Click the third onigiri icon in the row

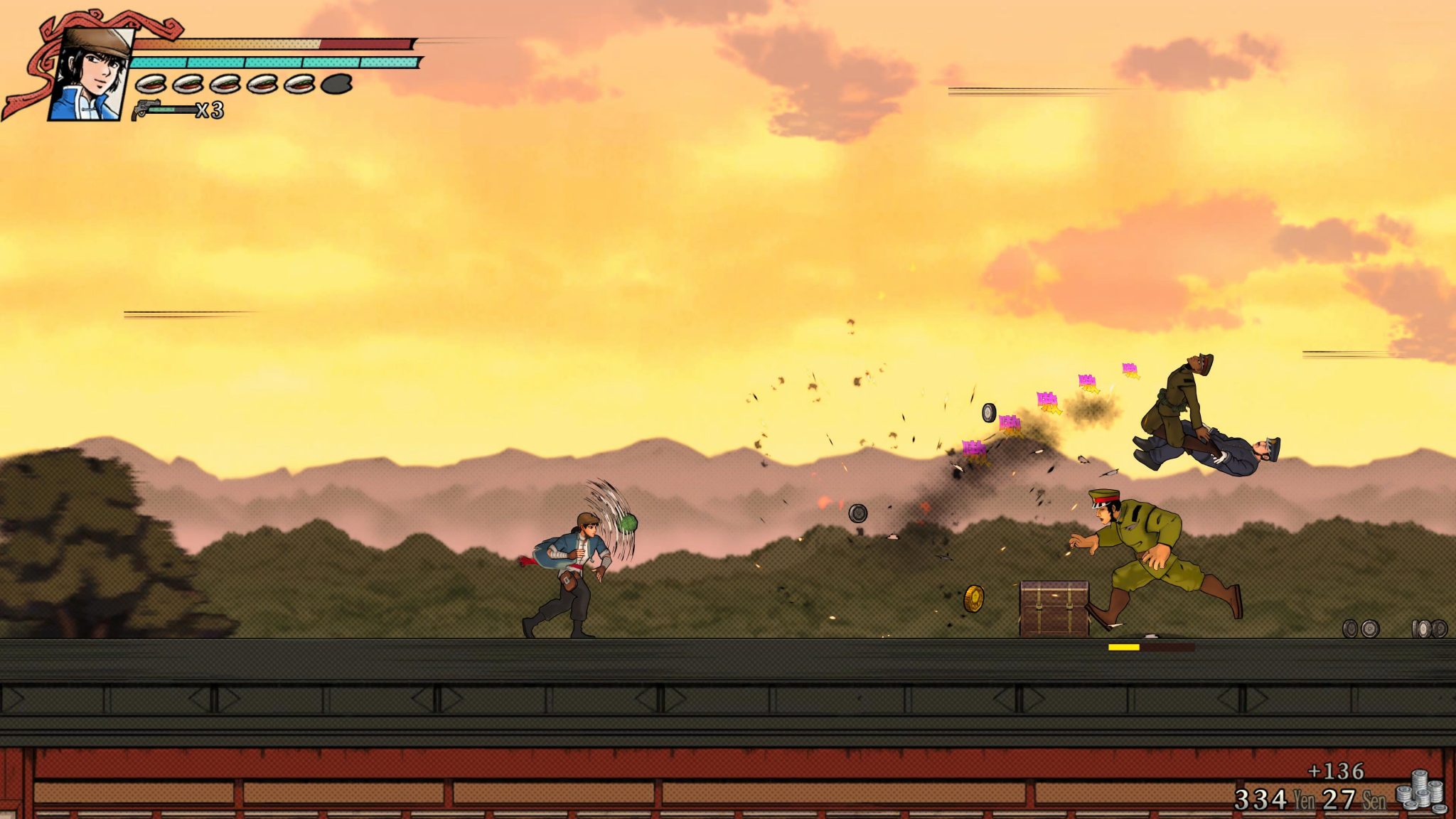[x=226, y=83]
